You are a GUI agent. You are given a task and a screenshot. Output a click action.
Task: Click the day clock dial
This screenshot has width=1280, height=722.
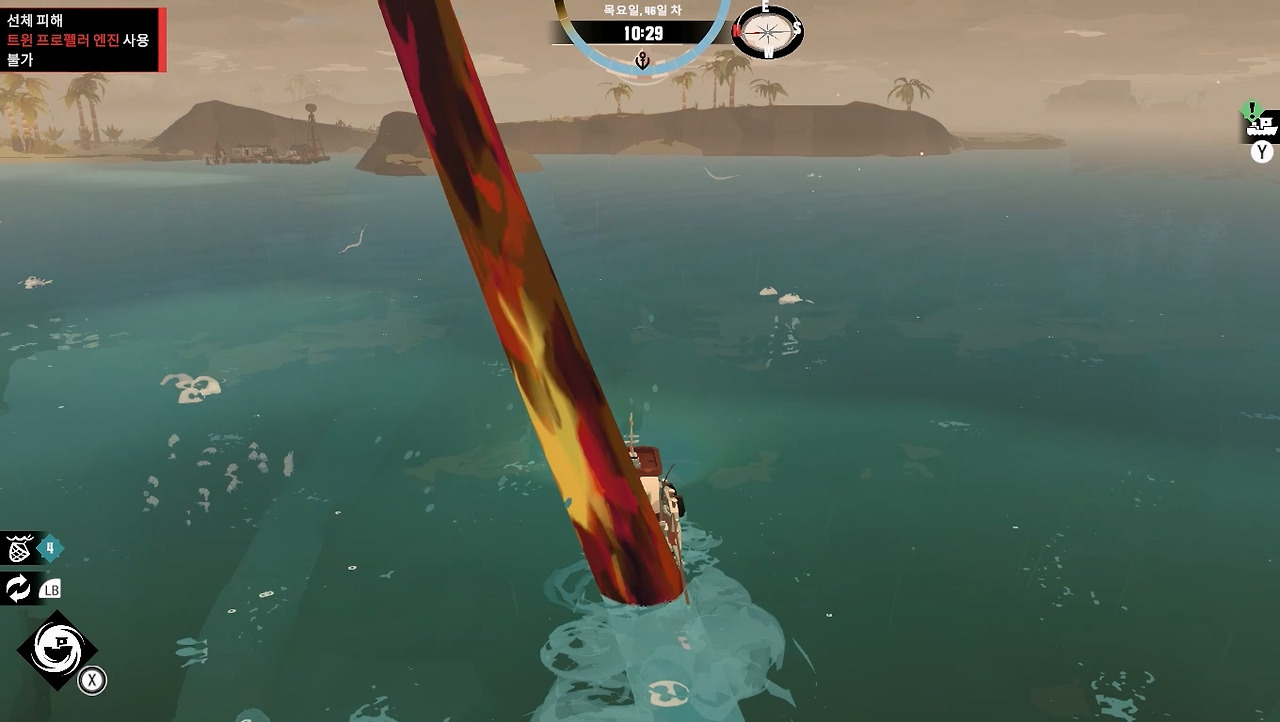[x=642, y=35]
